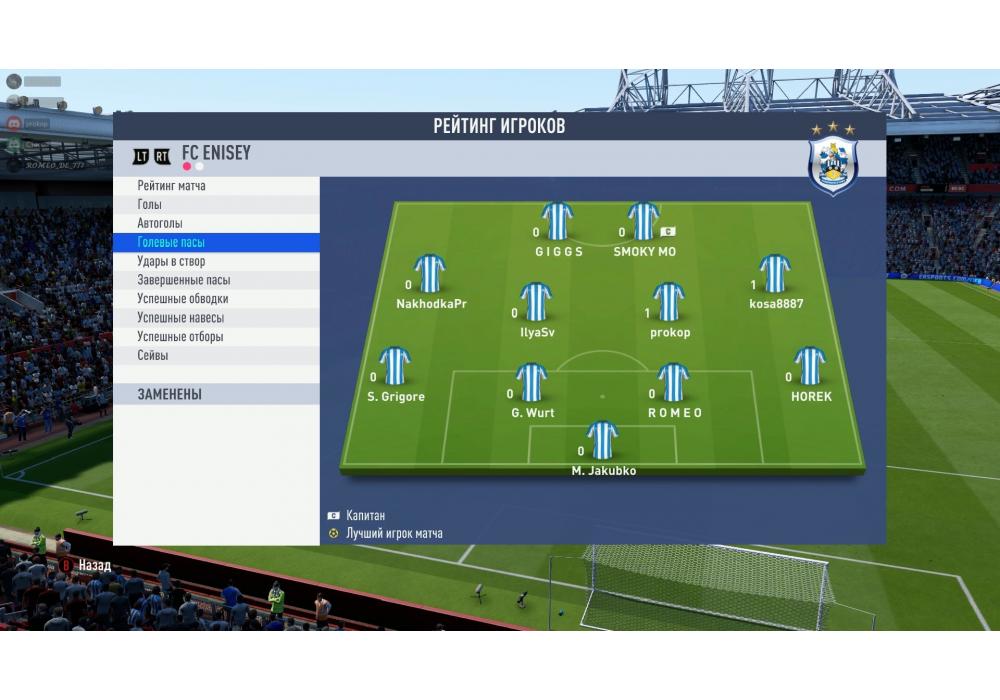
Task: Open the ЗАМЕНЕНЫ substitutes section
Action: [x=170, y=395]
